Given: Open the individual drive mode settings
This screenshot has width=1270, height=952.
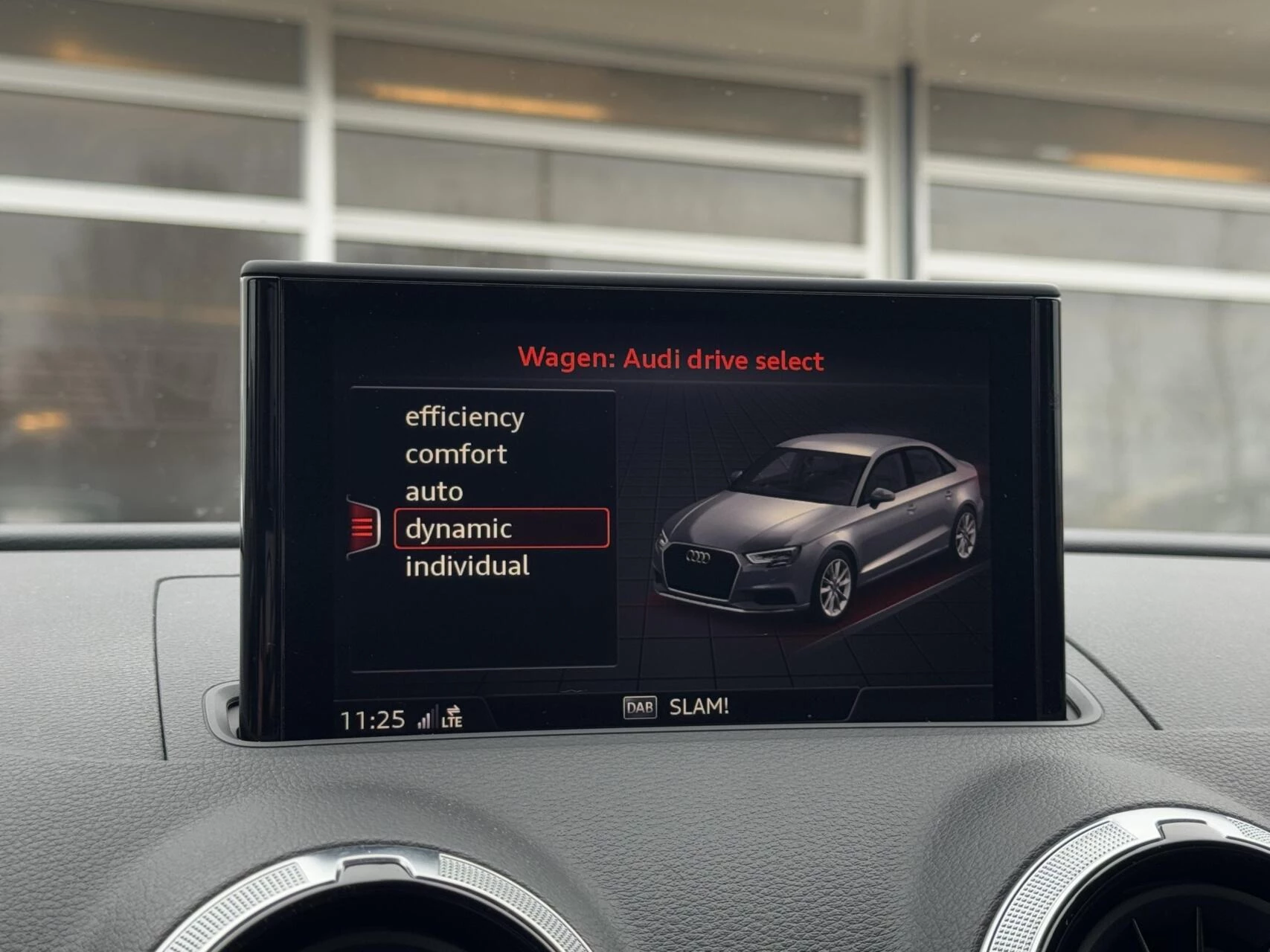Looking at the screenshot, I should [x=468, y=565].
